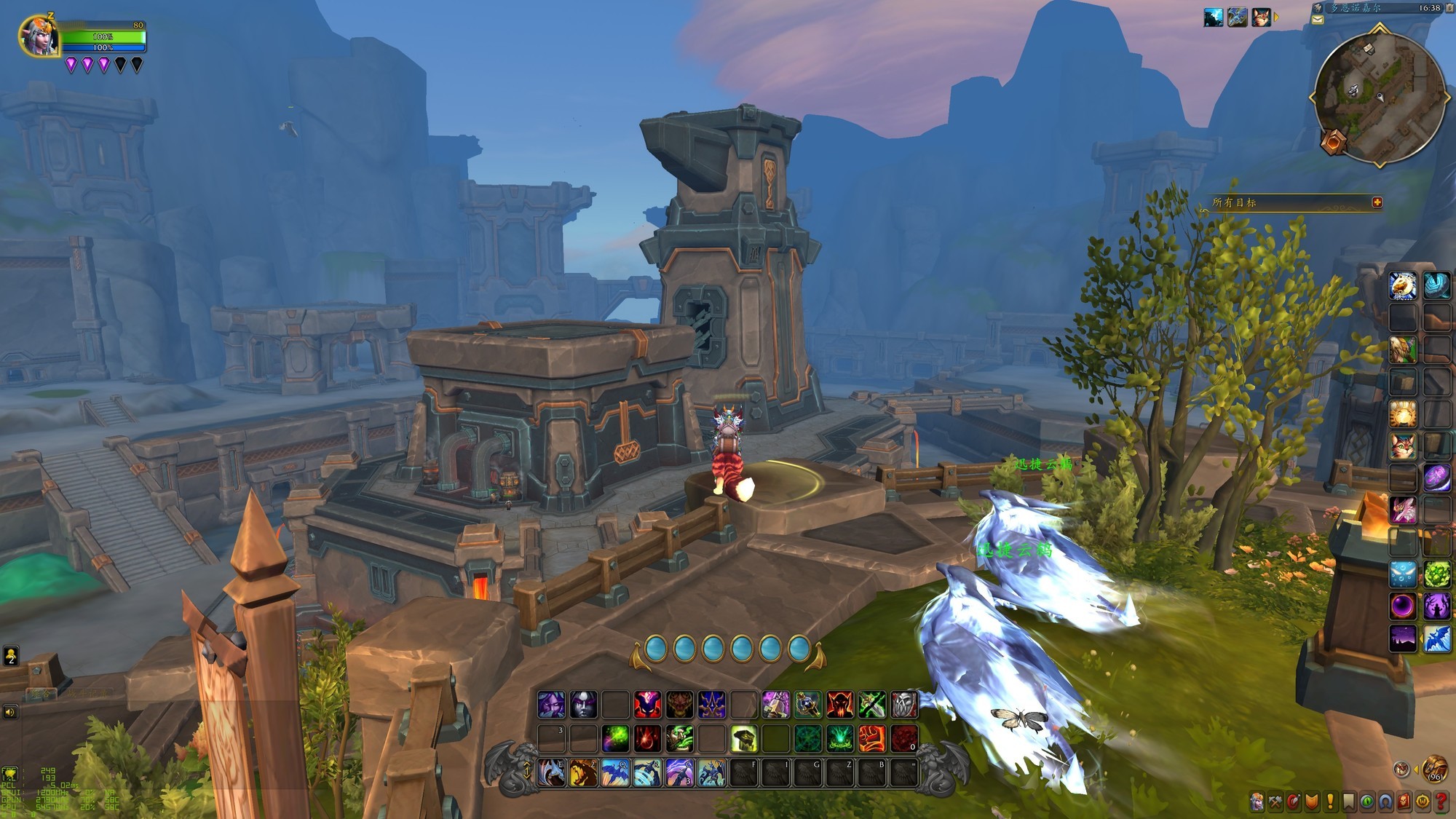This screenshot has height=819, width=1456.
Task: Toggle the speaker sound icon
Action: [x=10, y=711]
